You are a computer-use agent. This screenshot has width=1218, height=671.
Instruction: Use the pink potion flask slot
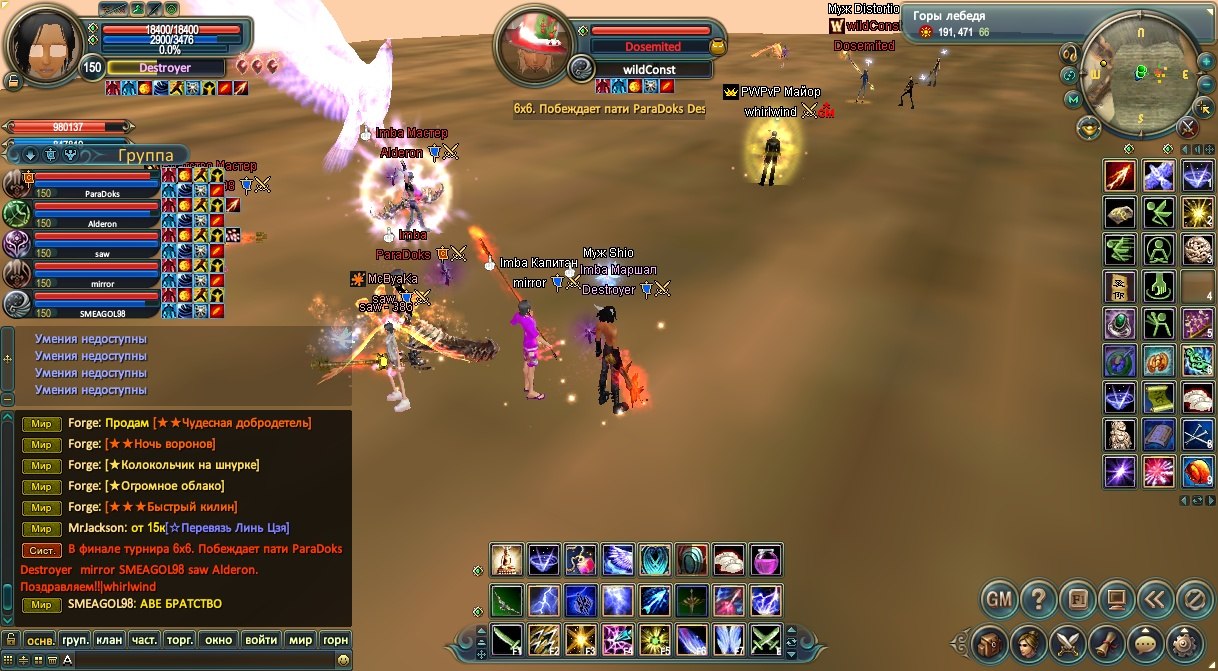coord(765,560)
